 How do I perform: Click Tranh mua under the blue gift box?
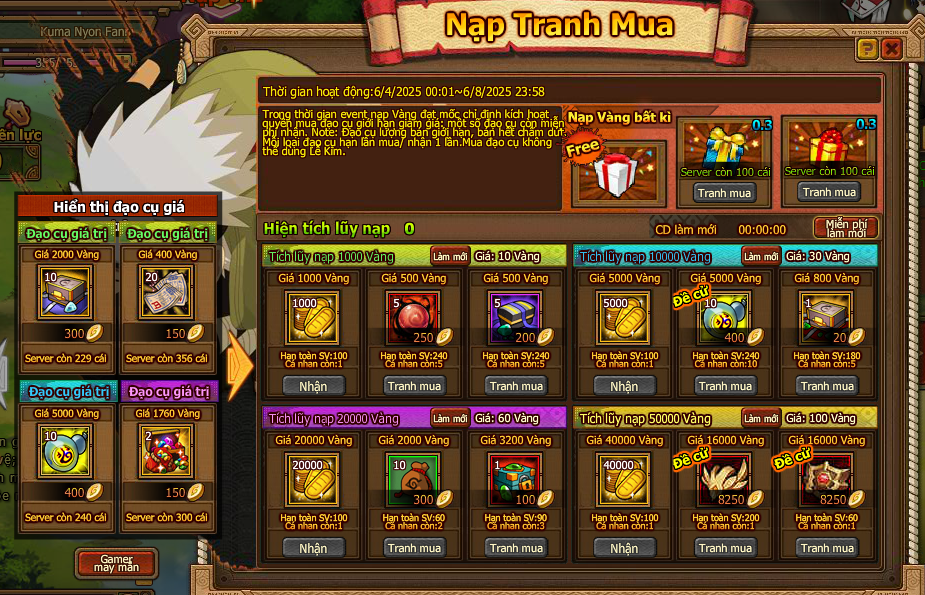(725, 193)
